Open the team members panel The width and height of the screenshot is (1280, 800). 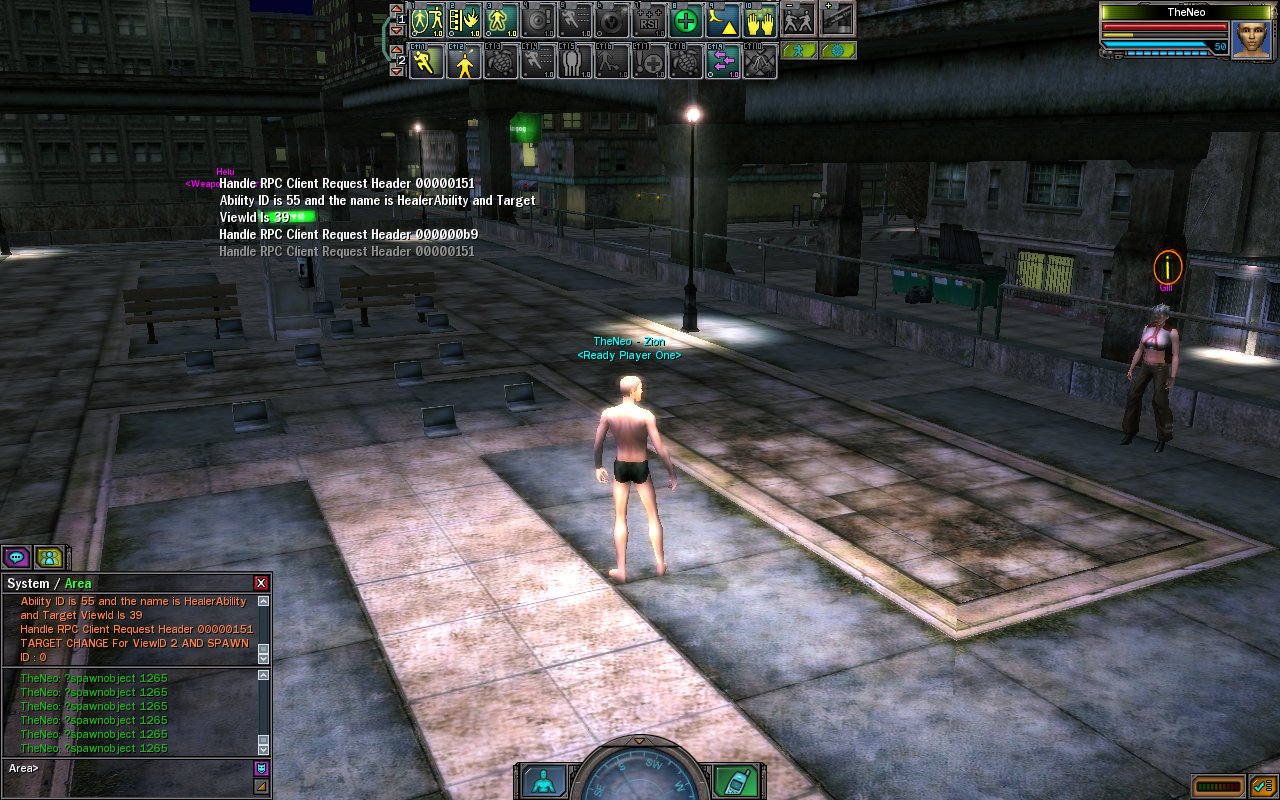point(48,557)
